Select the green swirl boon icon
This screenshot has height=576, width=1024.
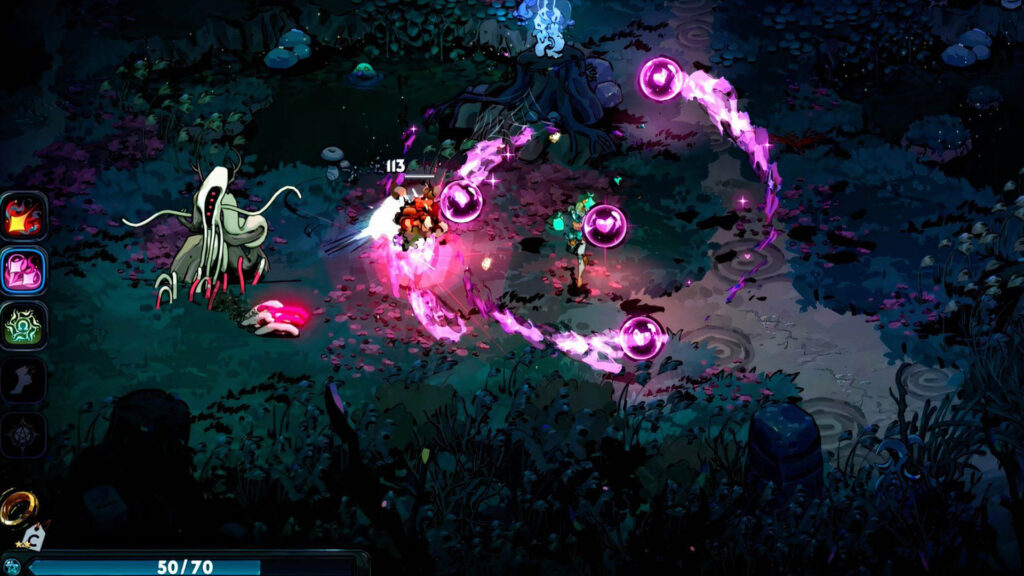tap(23, 326)
